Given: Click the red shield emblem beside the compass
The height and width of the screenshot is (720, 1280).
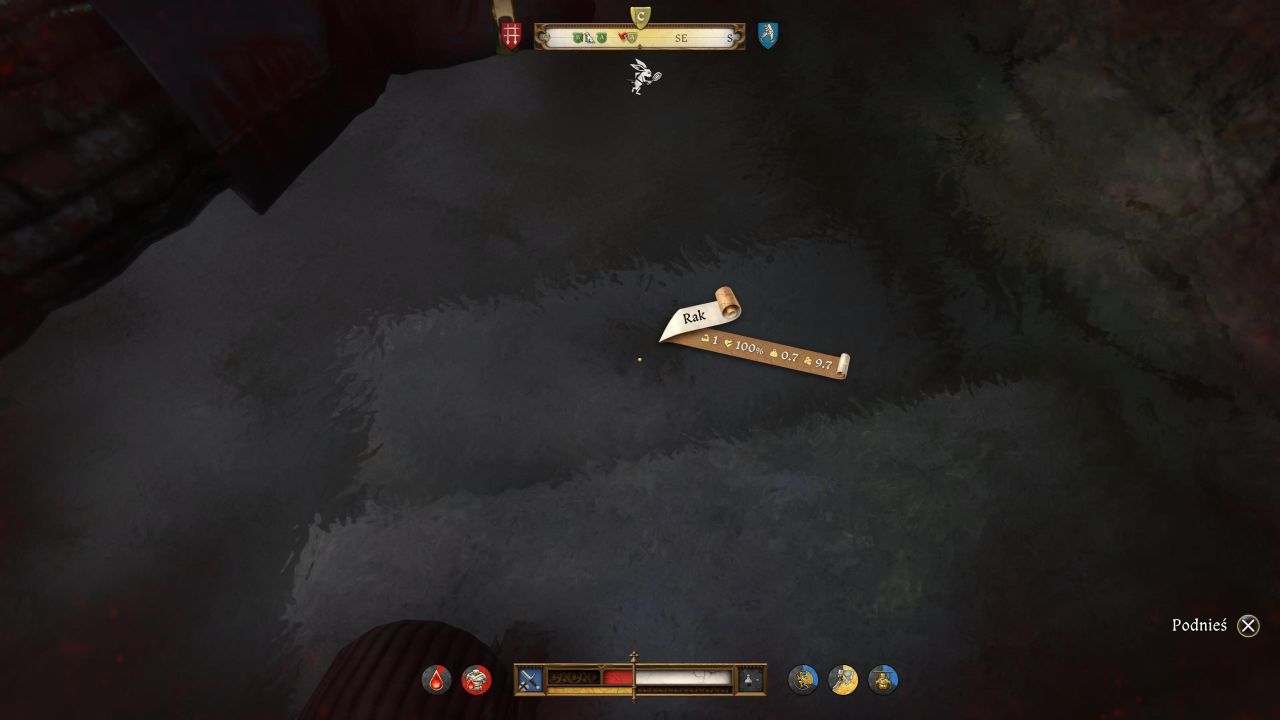Looking at the screenshot, I should click(511, 35).
